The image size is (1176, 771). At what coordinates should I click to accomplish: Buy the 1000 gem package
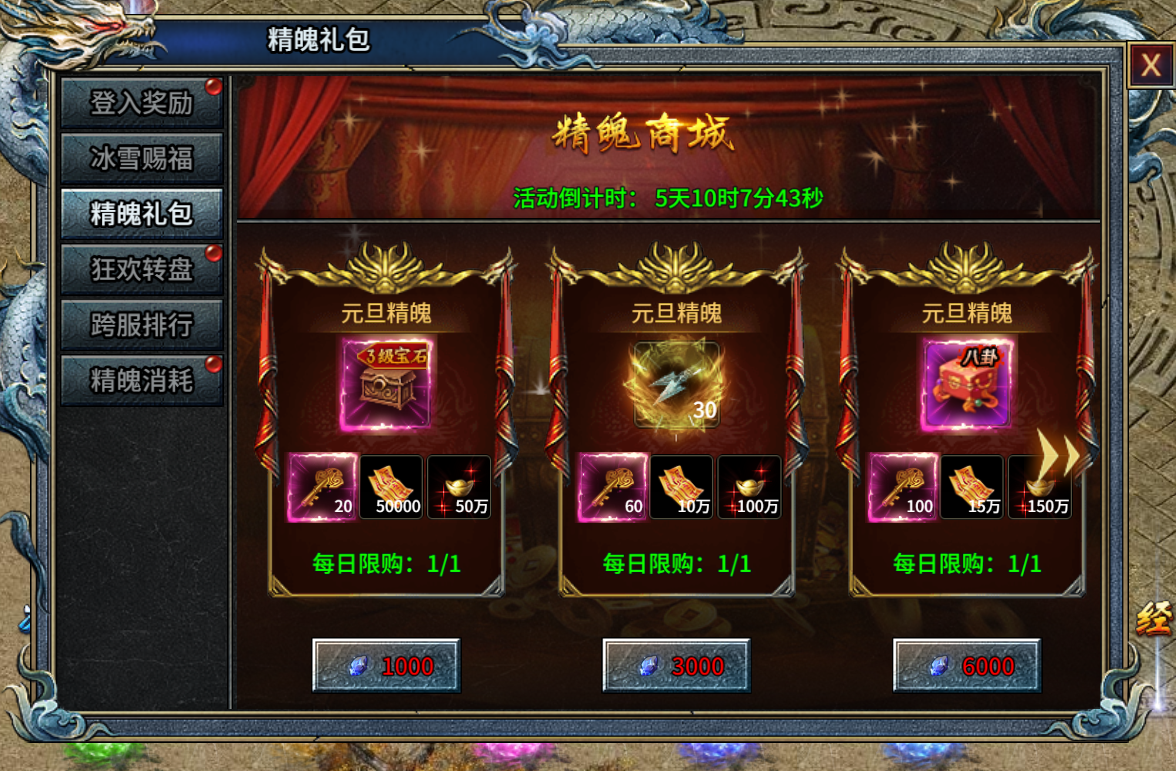click(x=386, y=666)
